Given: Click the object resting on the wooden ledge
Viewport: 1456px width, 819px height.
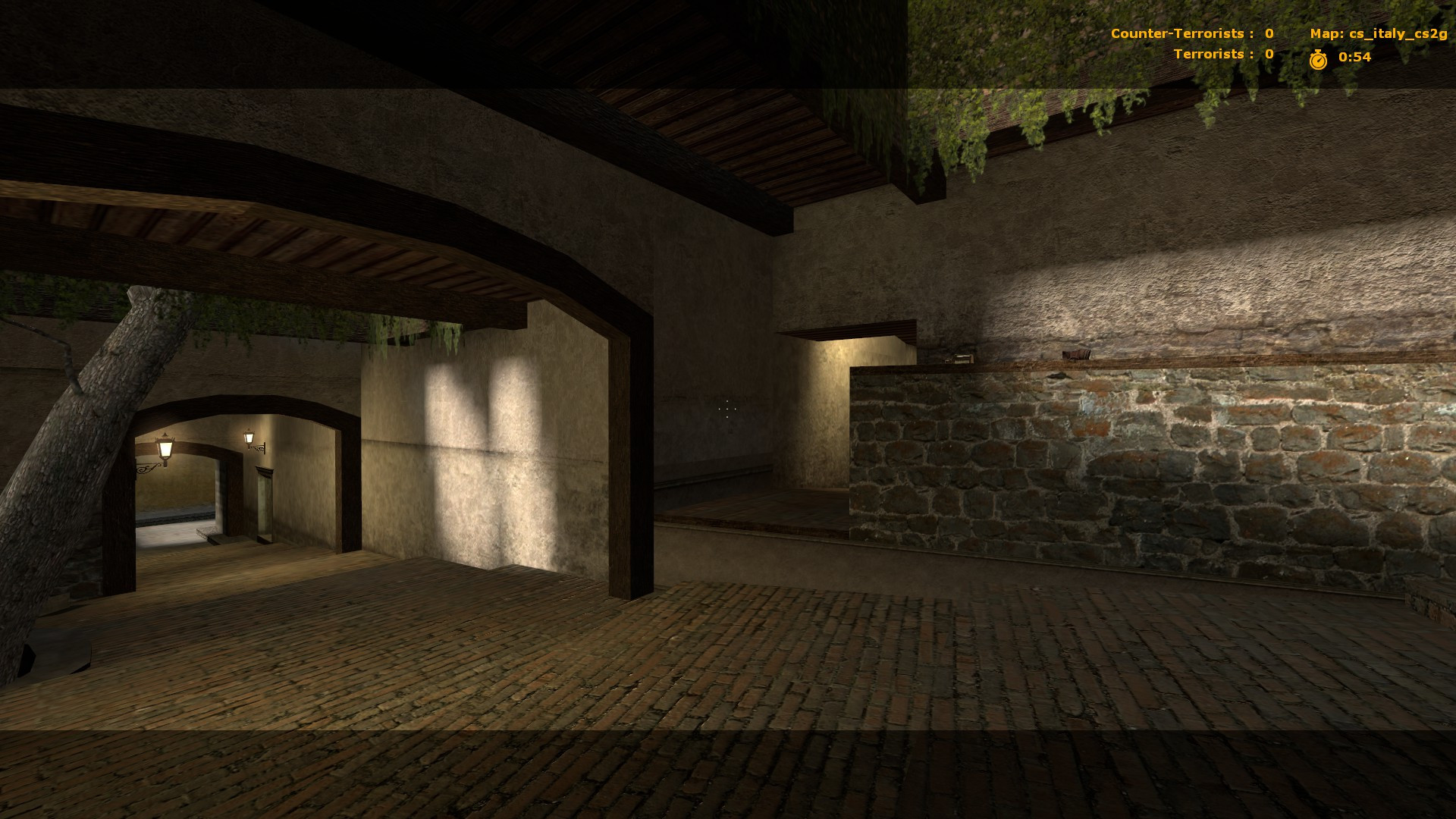Looking at the screenshot, I should (x=1076, y=353).
